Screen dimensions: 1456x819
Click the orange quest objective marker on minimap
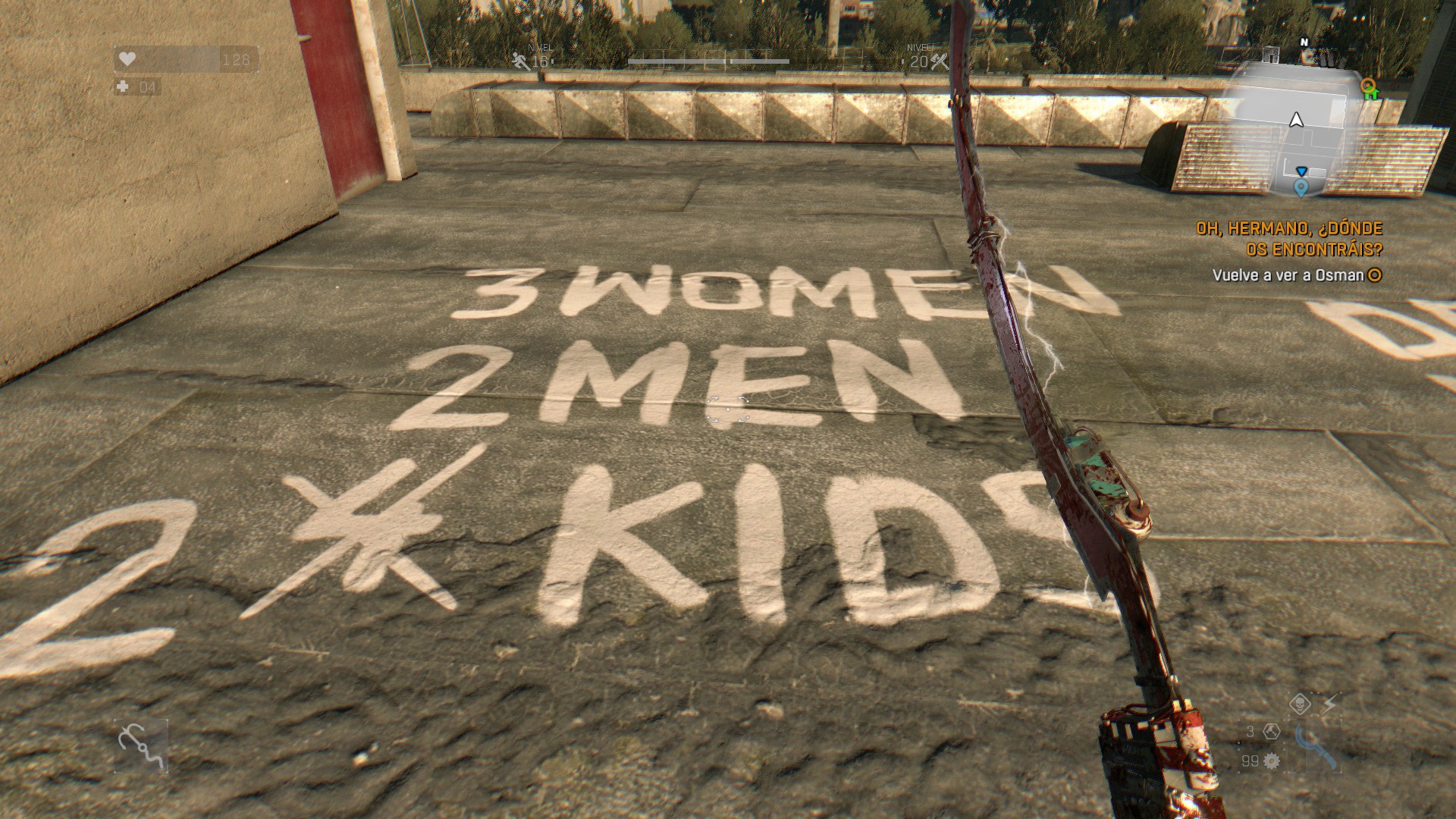coord(1367,84)
